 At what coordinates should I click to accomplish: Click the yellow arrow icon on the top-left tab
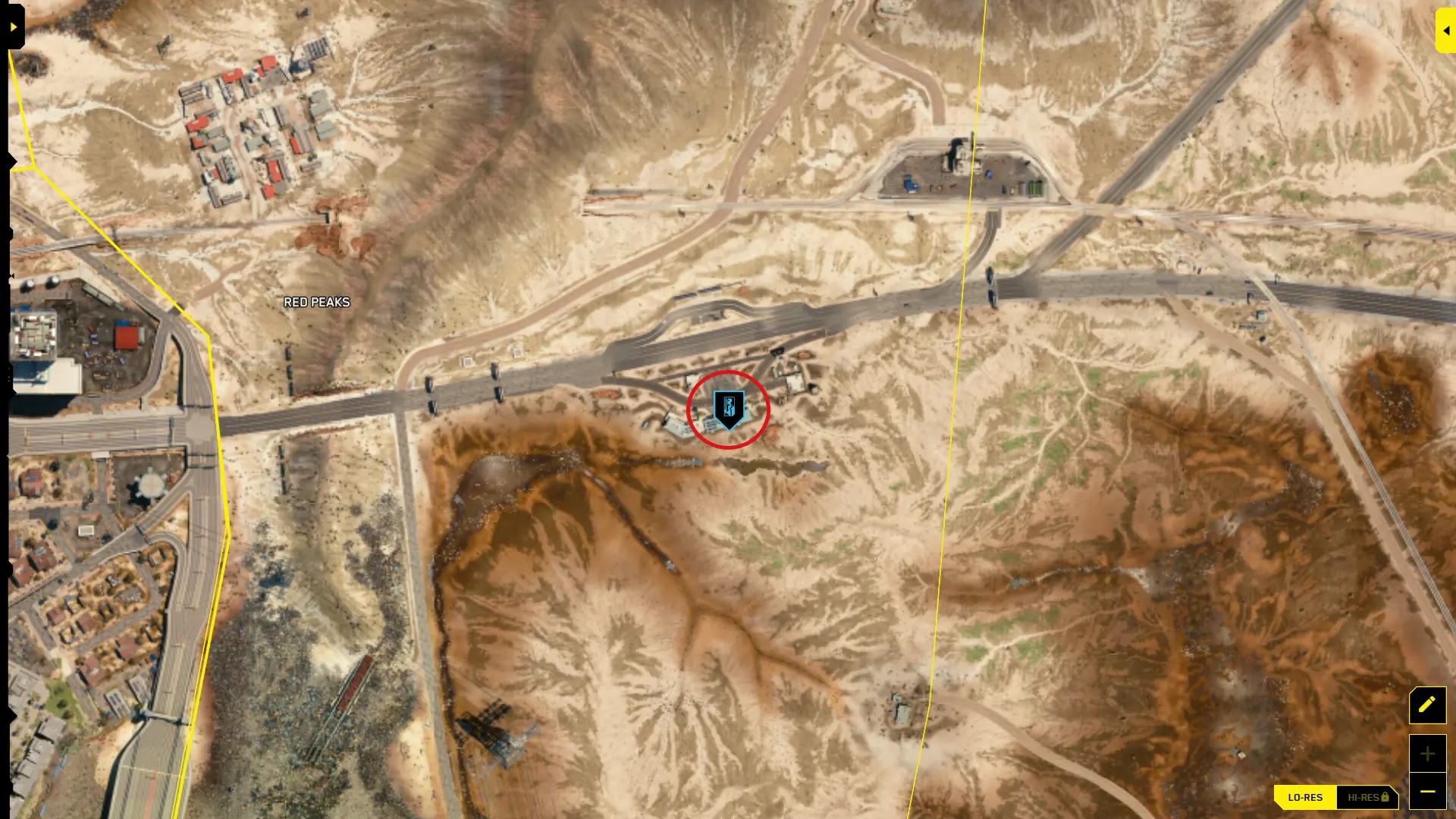tap(13, 26)
